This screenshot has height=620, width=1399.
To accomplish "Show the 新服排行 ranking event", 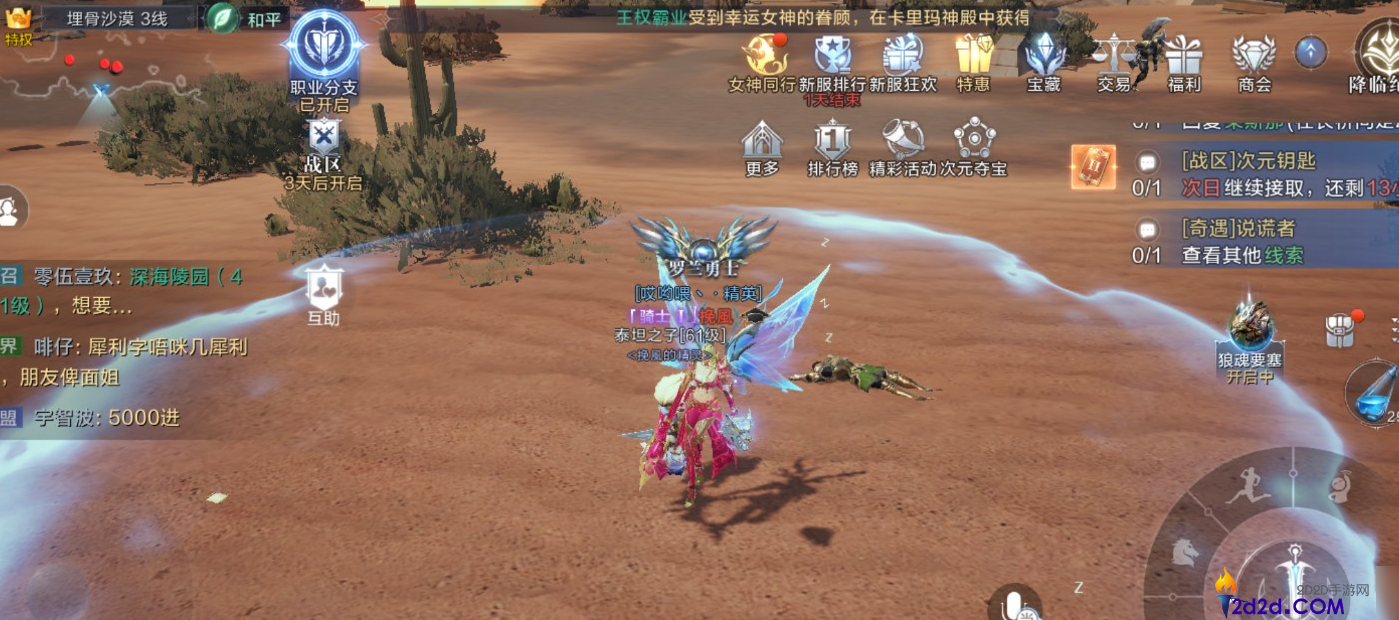I will (x=832, y=57).
